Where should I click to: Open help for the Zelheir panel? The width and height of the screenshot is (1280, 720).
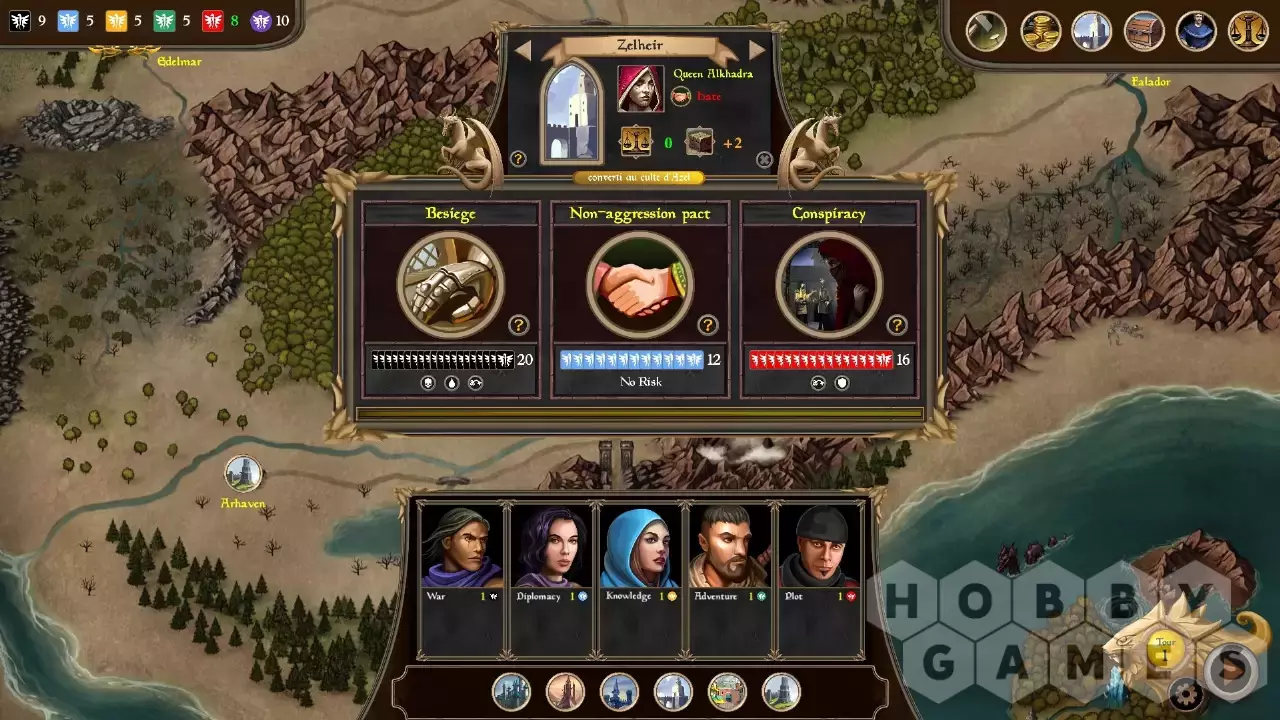coord(518,159)
